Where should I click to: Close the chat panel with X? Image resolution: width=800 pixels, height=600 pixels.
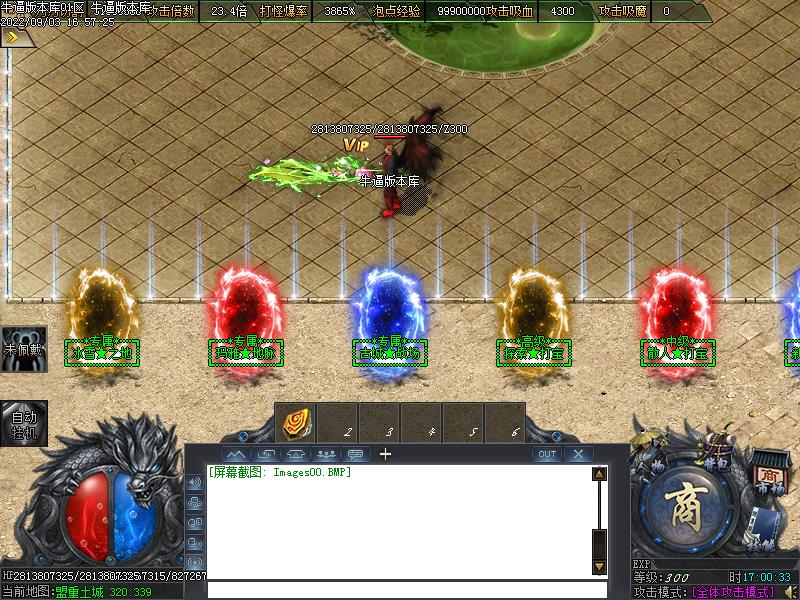click(578, 454)
